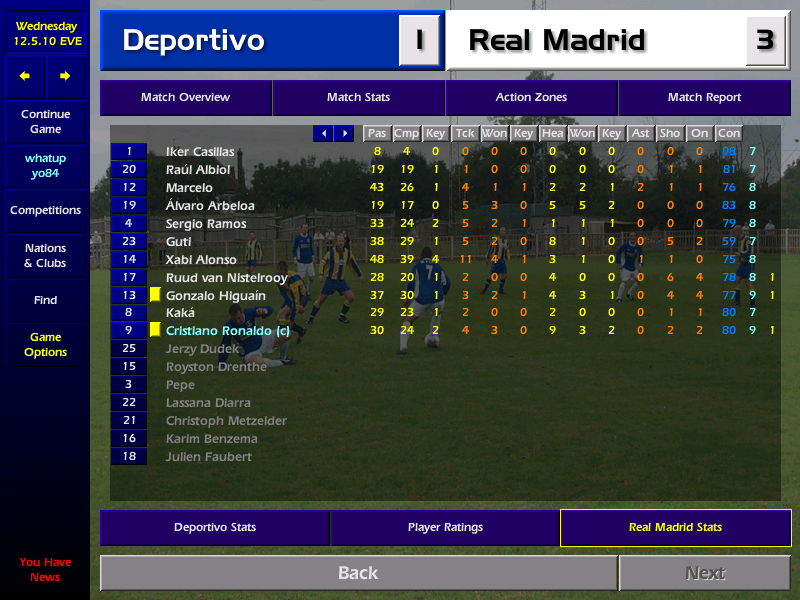Choose Continue Game in the sidebar
The height and width of the screenshot is (600, 800).
[45, 122]
